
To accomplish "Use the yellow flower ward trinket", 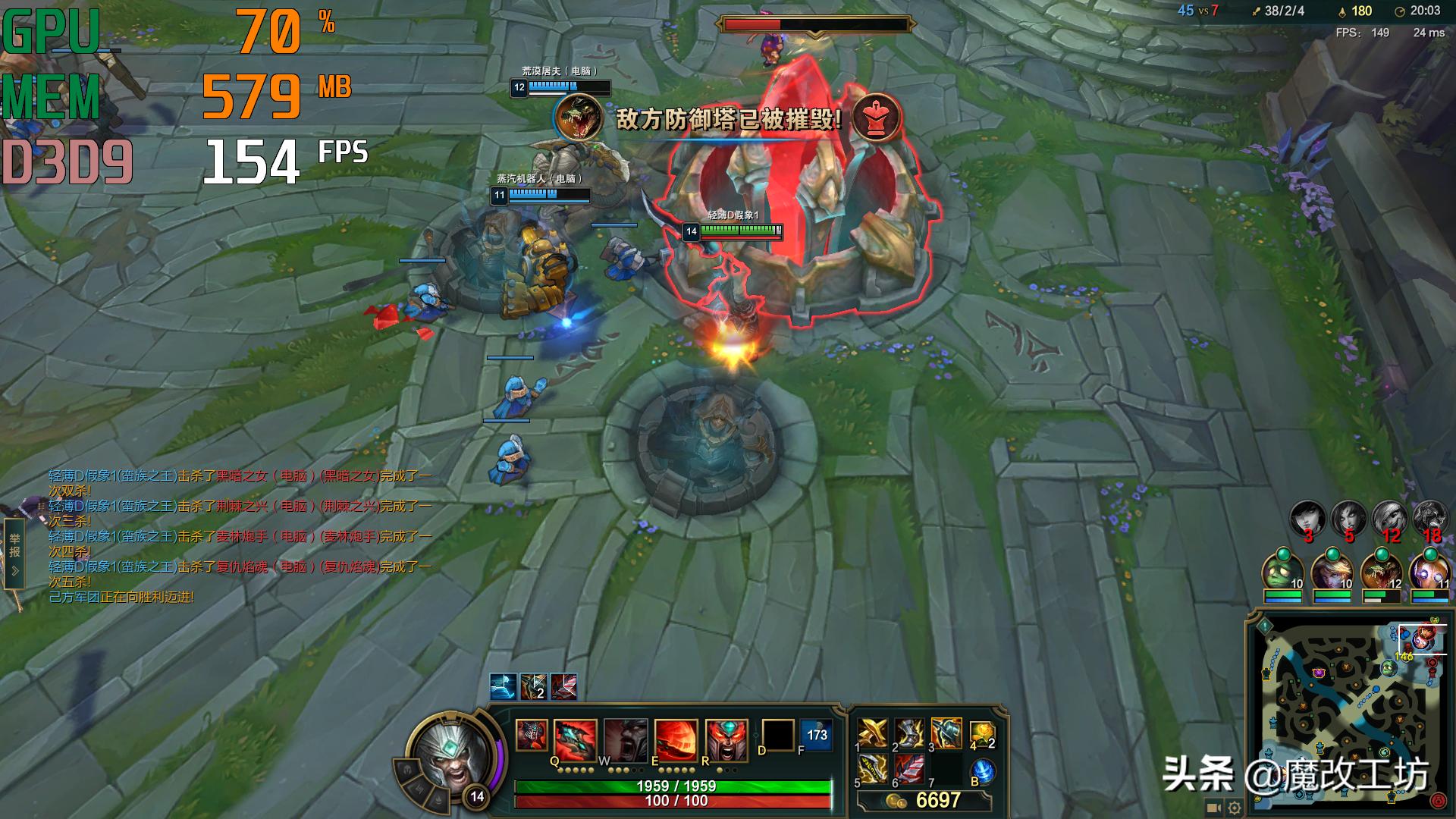I will (981, 733).
